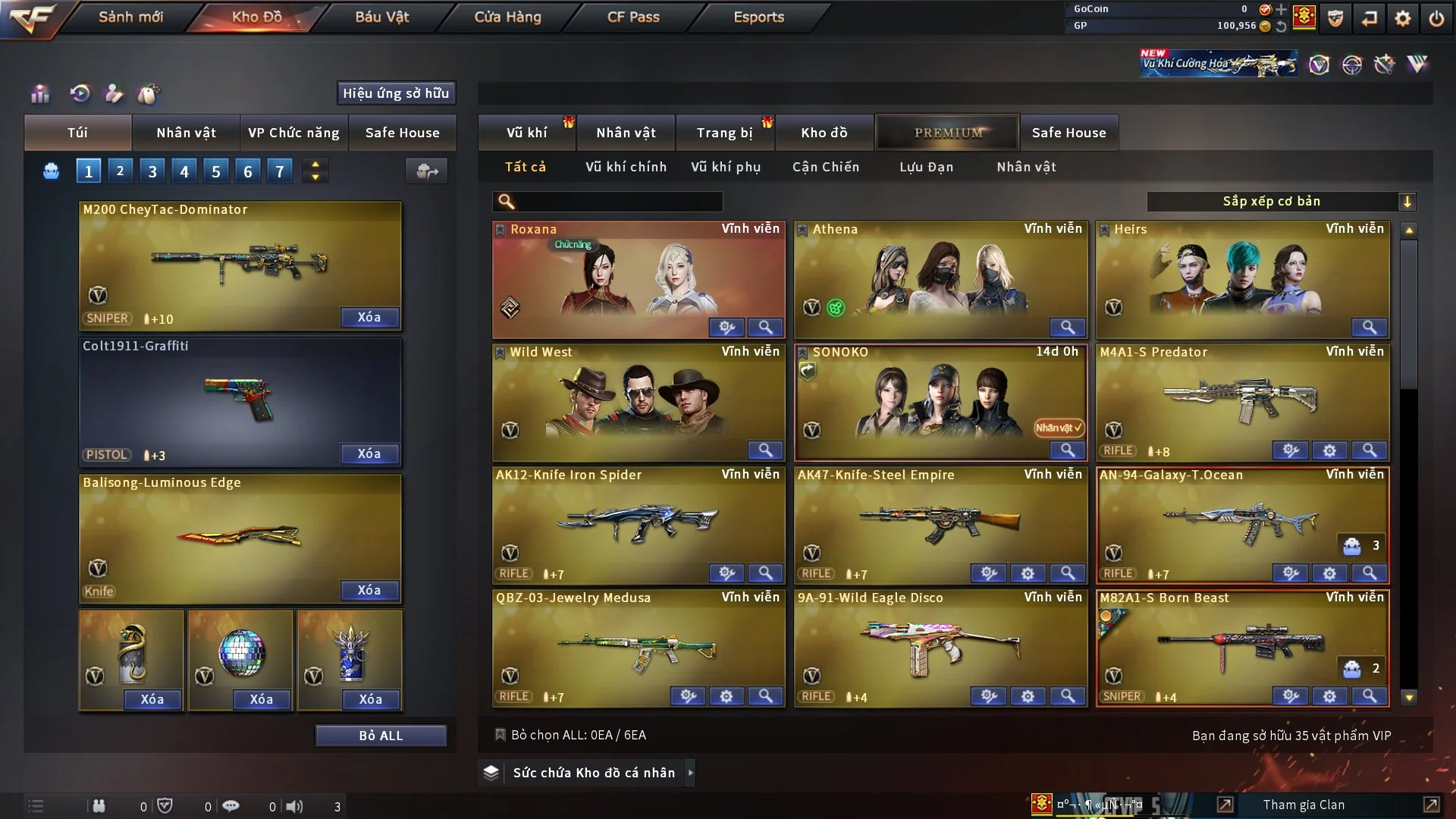
Task: Toggle the bookmark flag on Roxana card
Action: pos(500,228)
